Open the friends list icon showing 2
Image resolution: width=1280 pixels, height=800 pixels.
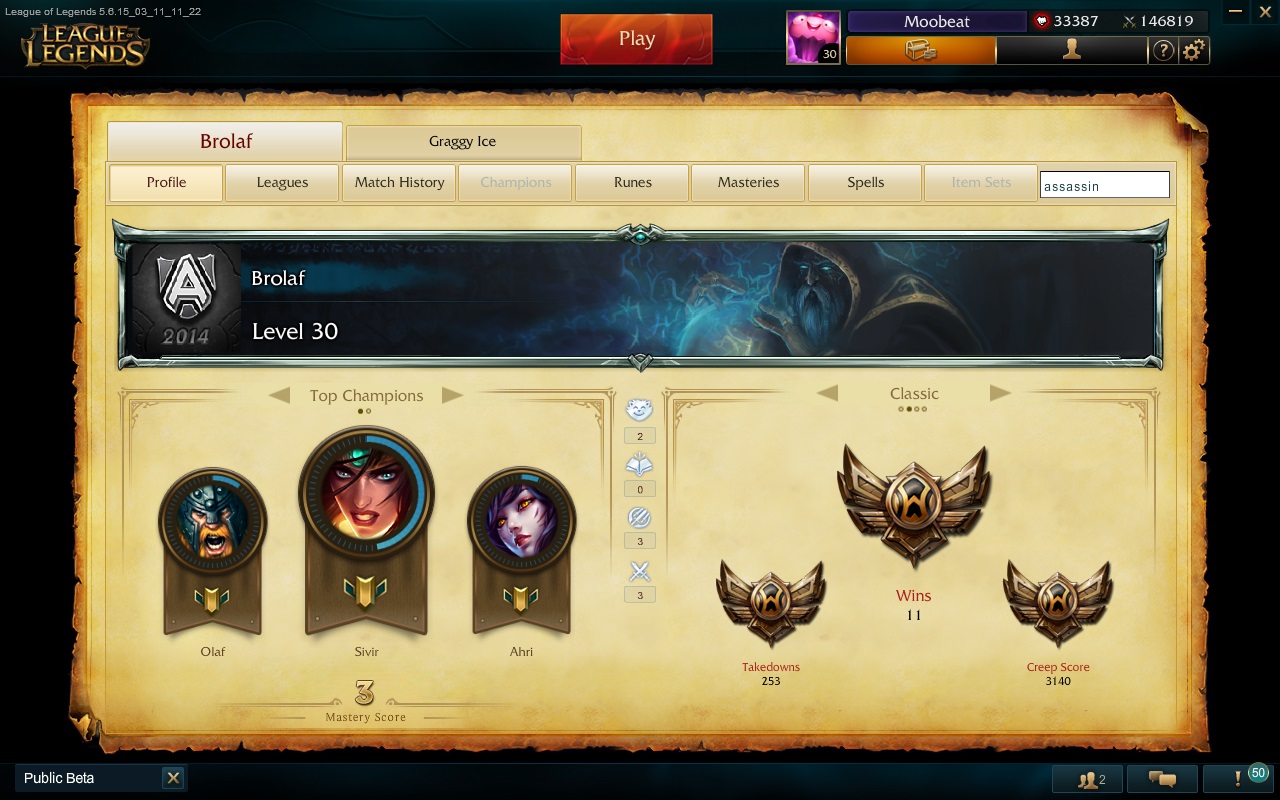pyautogui.click(x=1089, y=778)
